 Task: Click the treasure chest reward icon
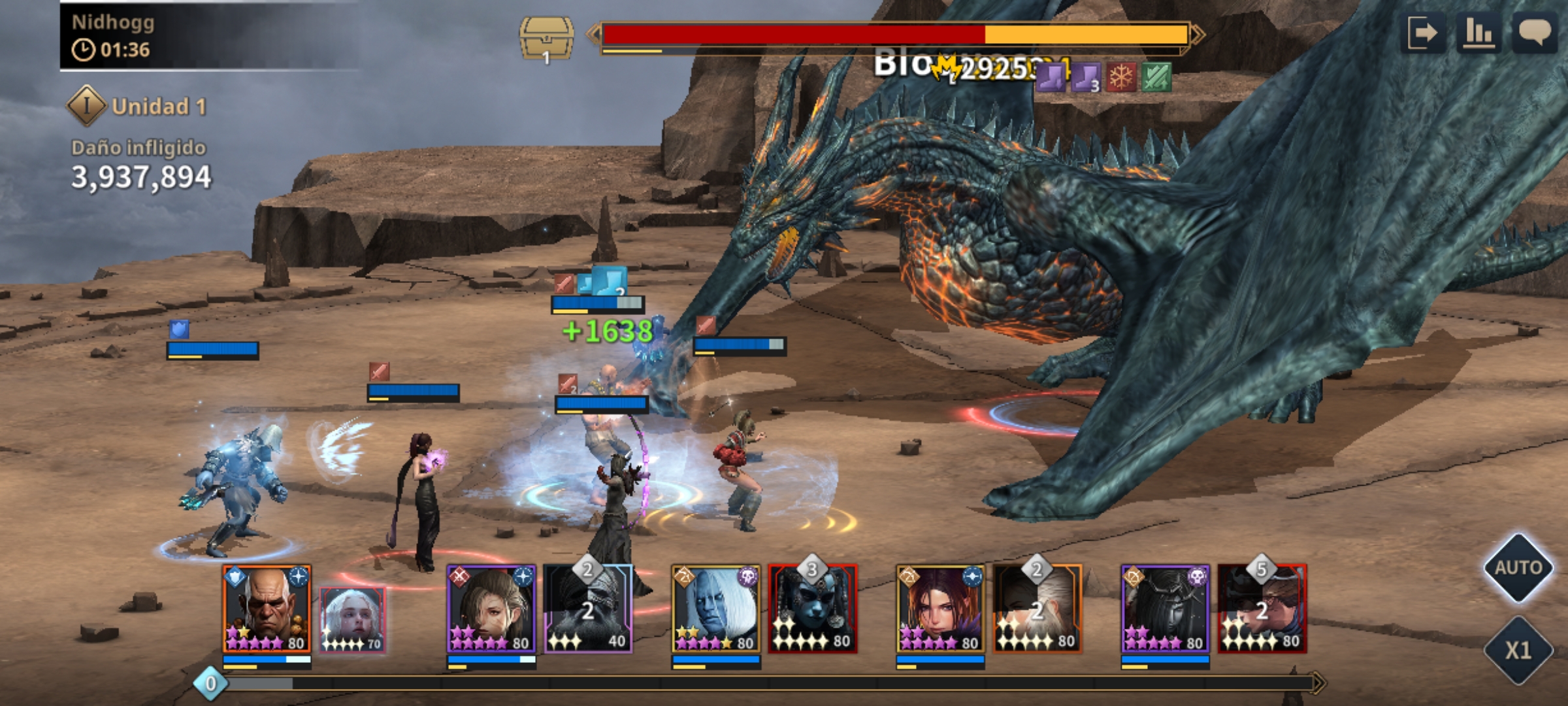(546, 39)
